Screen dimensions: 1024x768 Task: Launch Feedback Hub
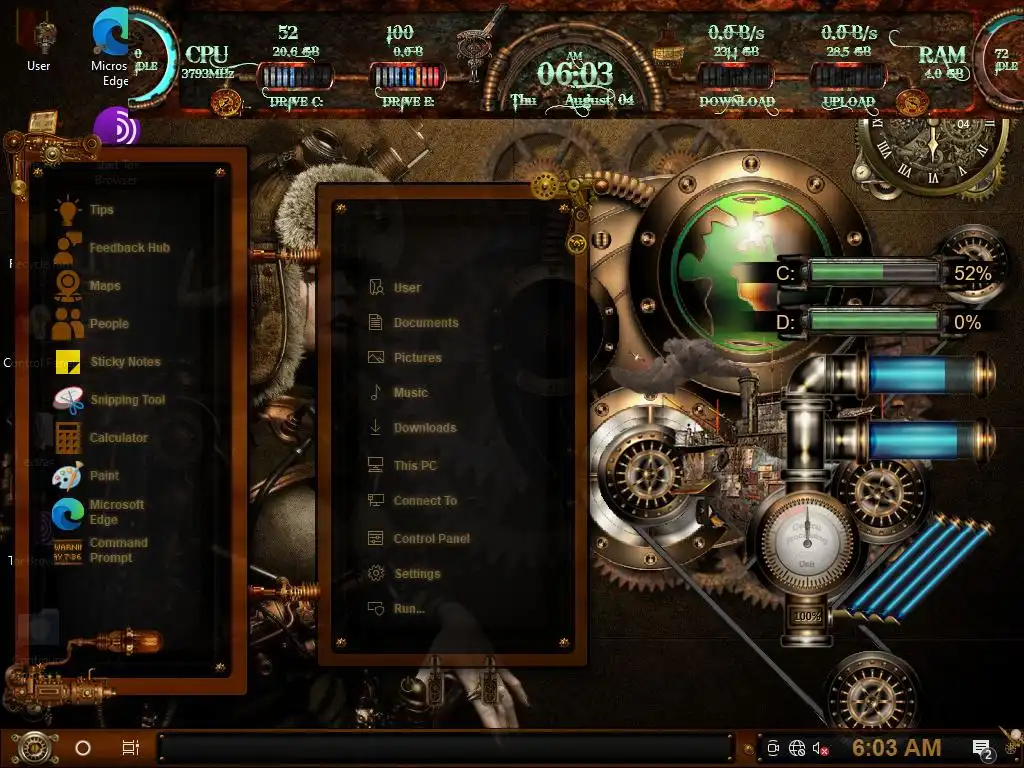pos(128,248)
